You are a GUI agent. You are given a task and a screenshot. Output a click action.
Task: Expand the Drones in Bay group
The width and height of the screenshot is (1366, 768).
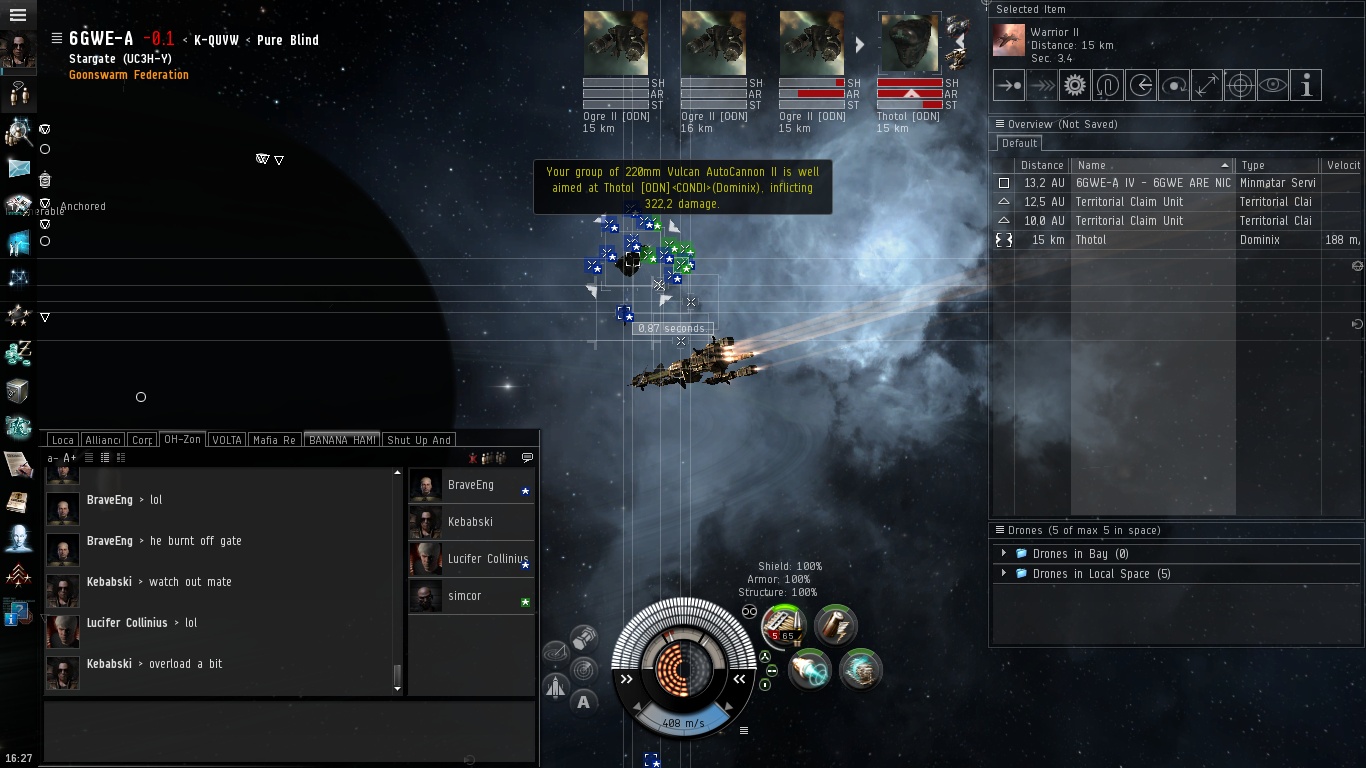(x=1004, y=554)
